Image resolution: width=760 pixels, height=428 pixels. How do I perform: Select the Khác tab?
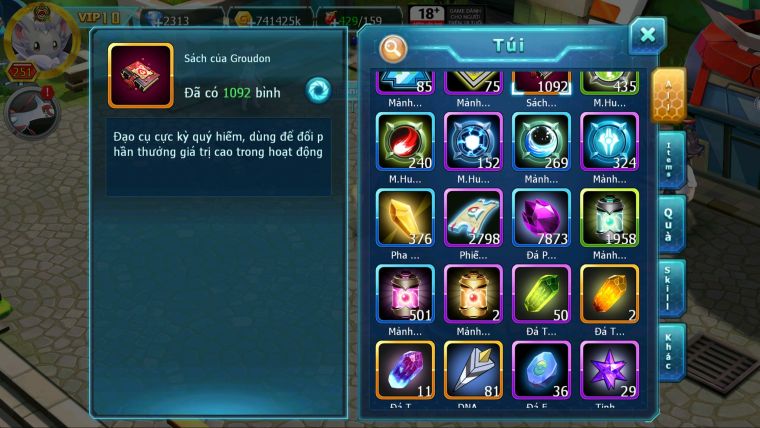point(671,351)
